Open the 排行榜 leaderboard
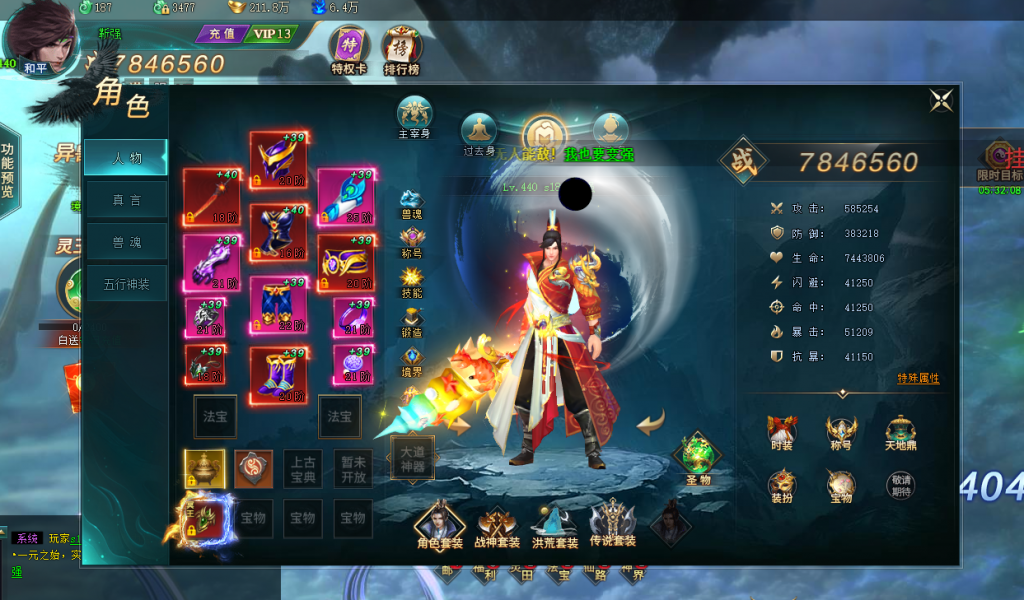This screenshot has width=1024, height=600. [x=401, y=50]
